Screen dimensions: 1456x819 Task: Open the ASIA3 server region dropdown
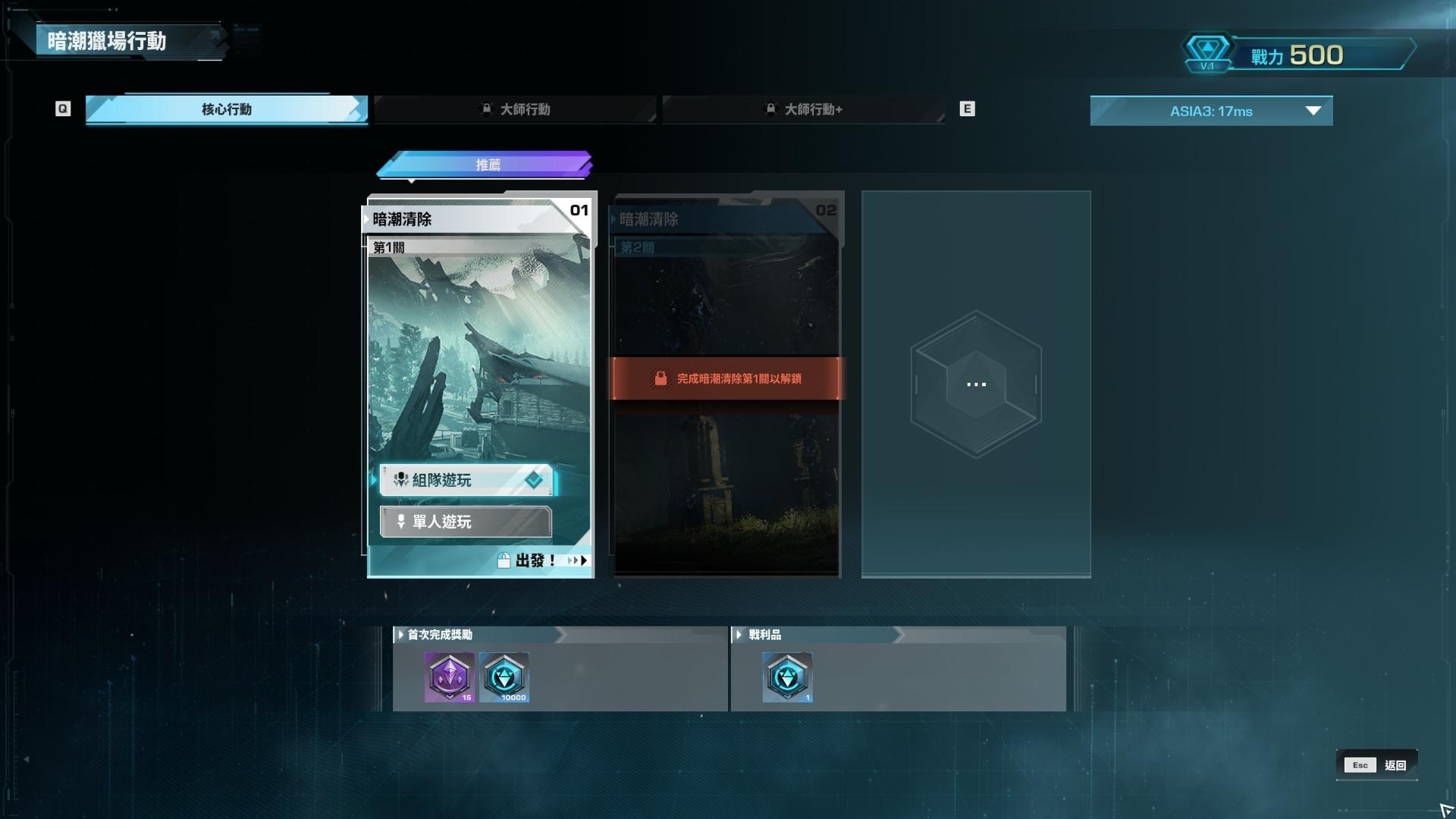coord(1211,111)
